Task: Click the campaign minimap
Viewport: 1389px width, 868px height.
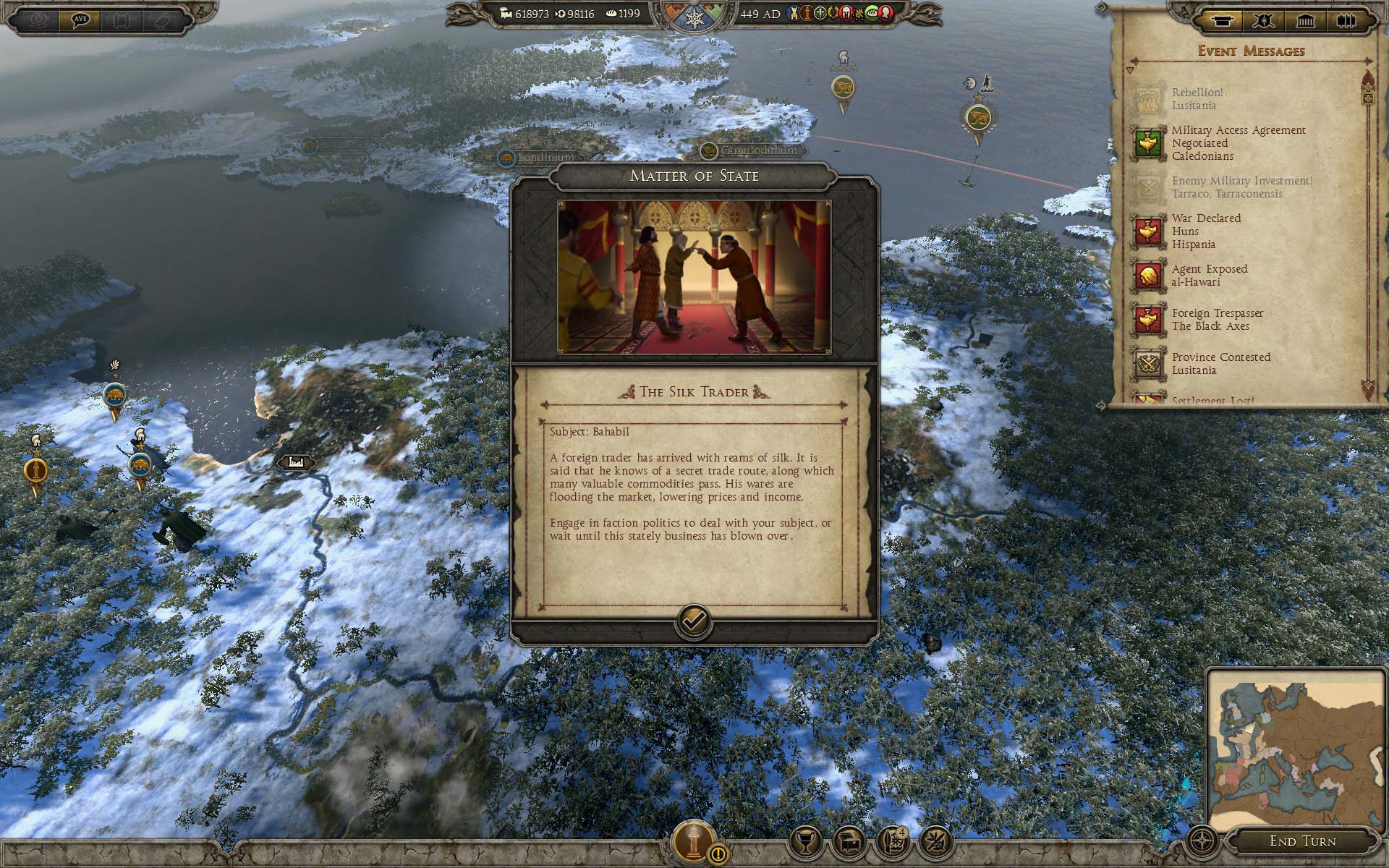Action: pos(1295,745)
